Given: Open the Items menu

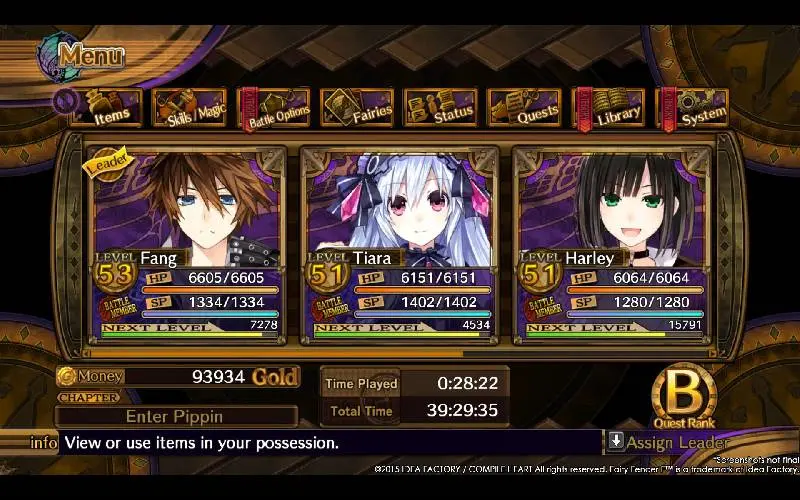Looking at the screenshot, I should point(104,109).
